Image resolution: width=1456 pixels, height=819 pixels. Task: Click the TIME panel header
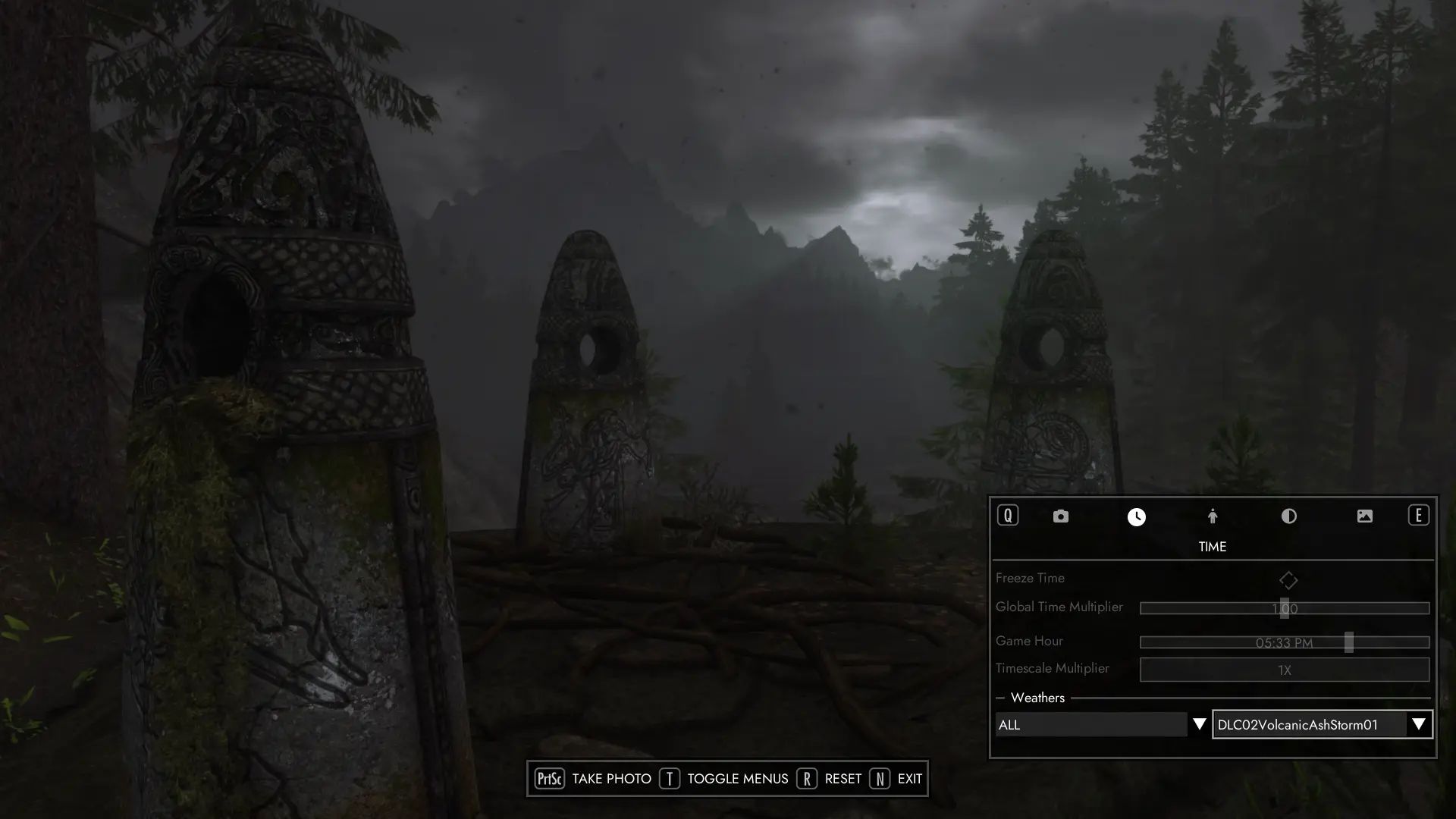(1211, 546)
